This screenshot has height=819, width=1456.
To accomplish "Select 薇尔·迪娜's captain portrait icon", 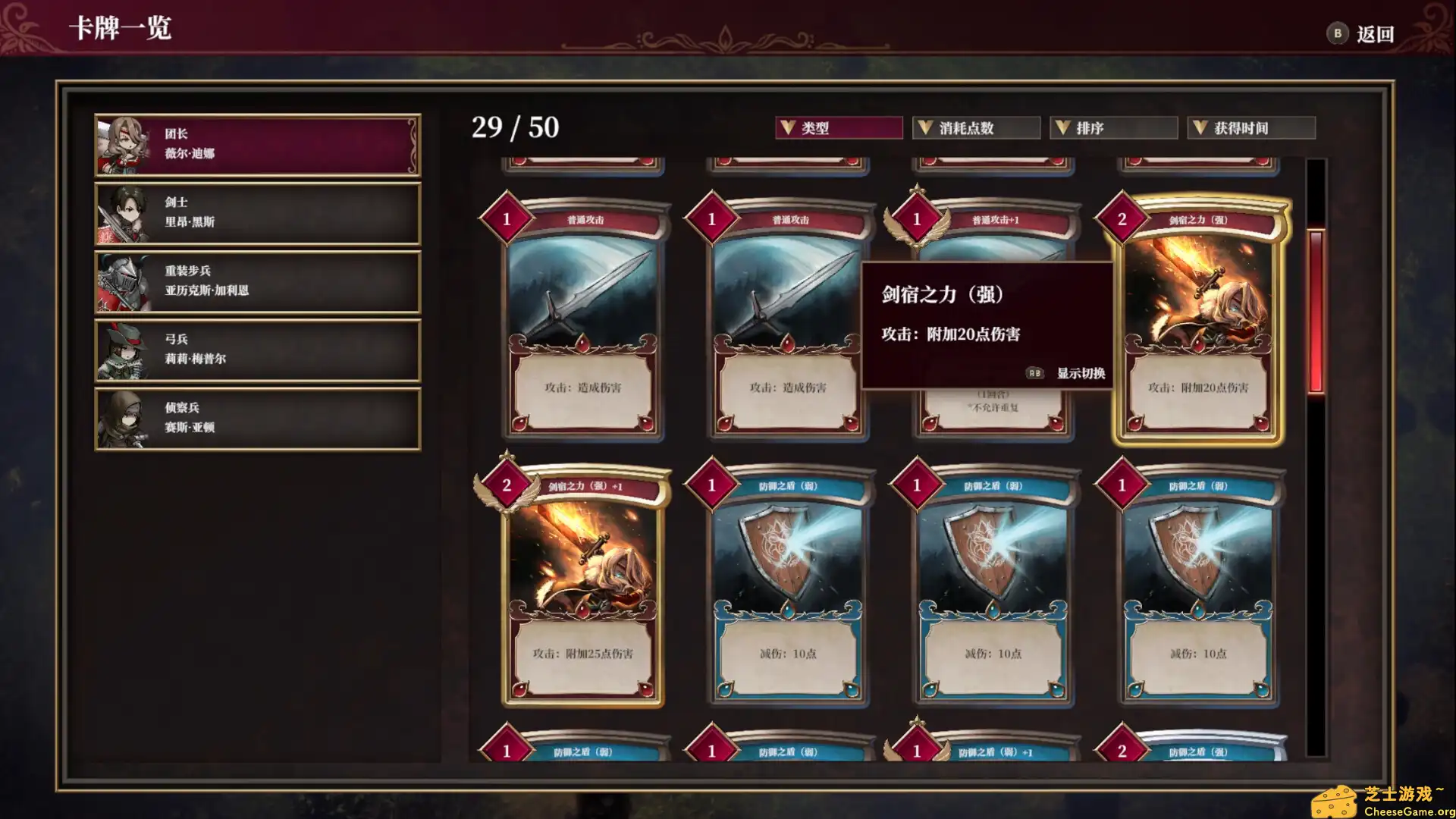I will tap(127, 144).
